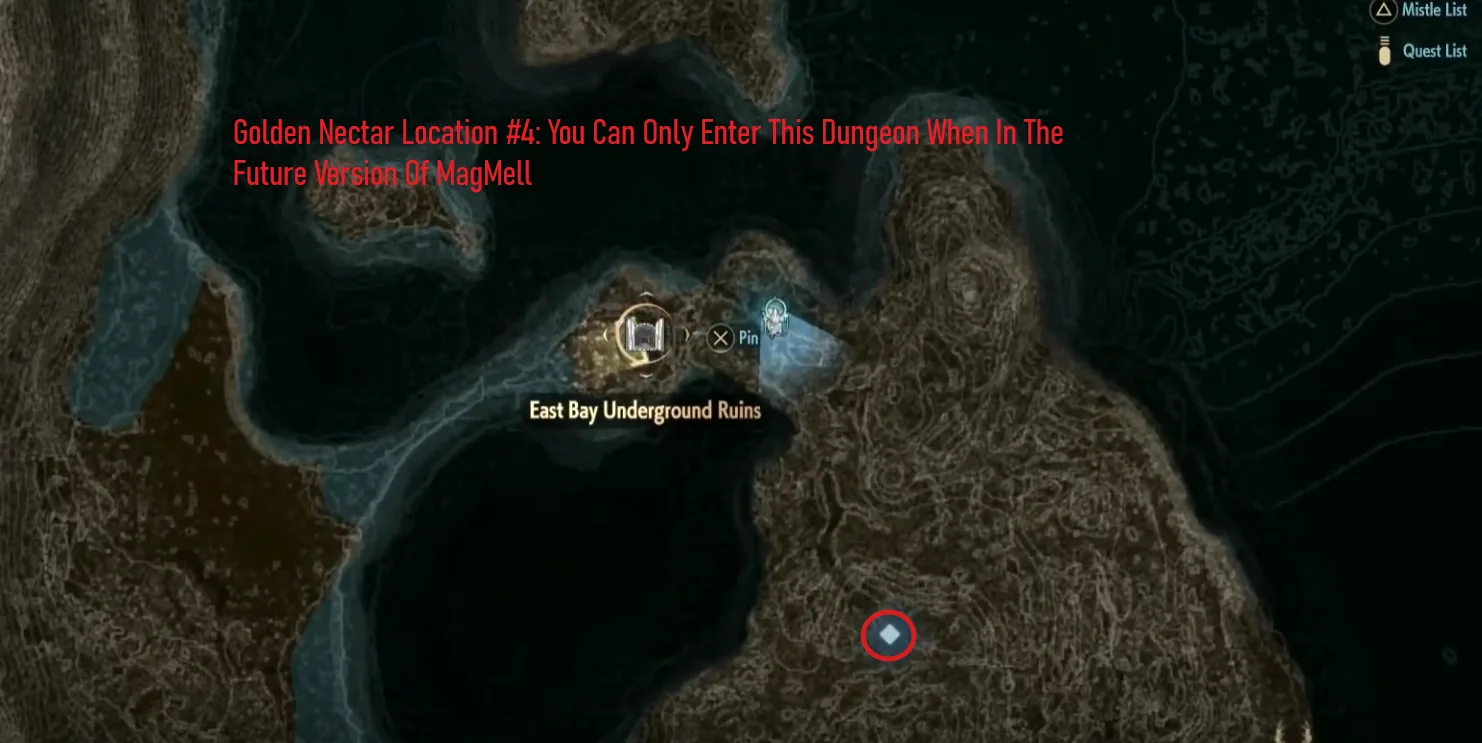Viewport: 1482px width, 743px height.
Task: Click the upward arrow above the dungeon marker
Action: 646,294
